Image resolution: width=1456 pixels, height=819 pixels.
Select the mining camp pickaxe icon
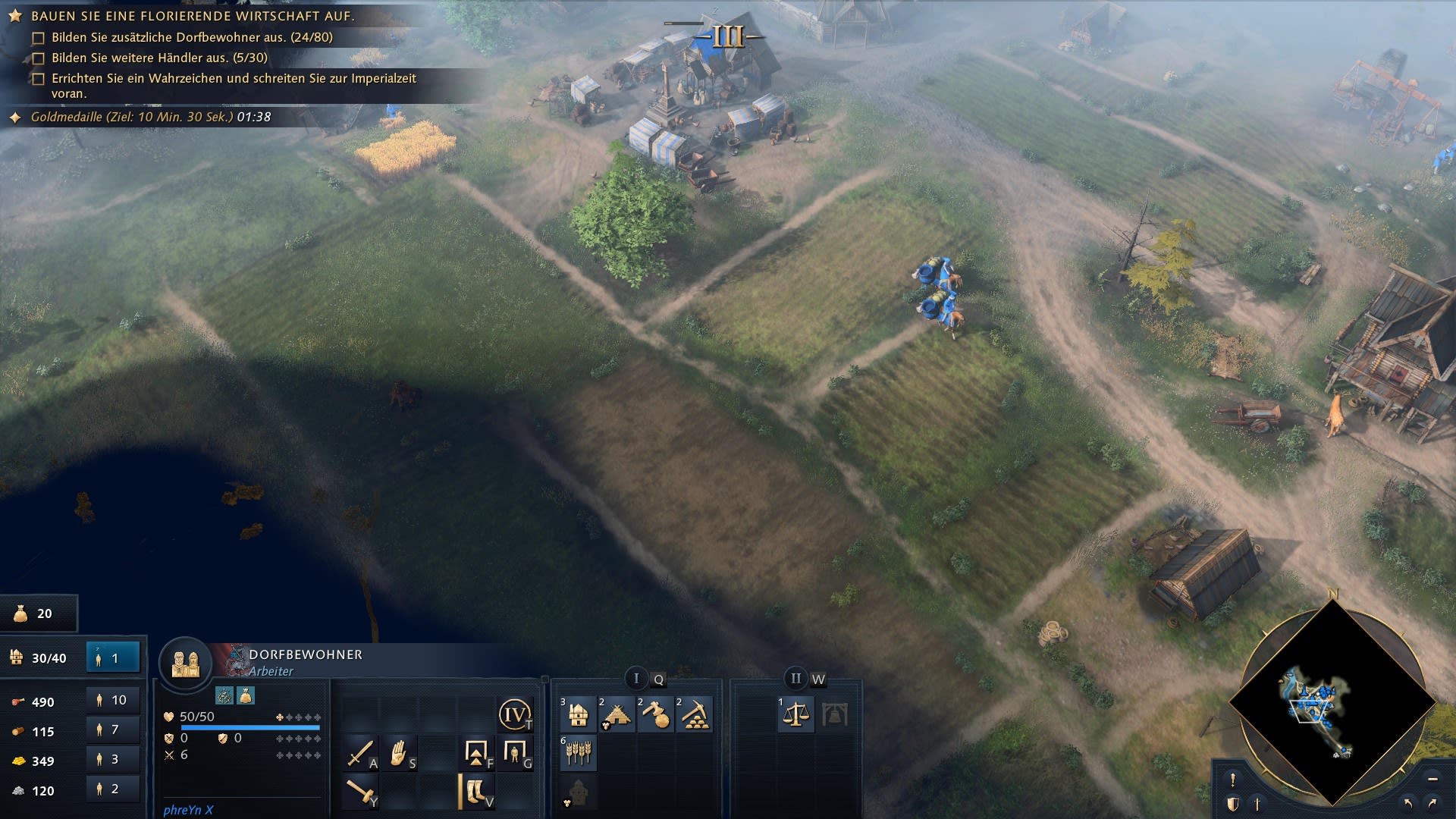[695, 714]
